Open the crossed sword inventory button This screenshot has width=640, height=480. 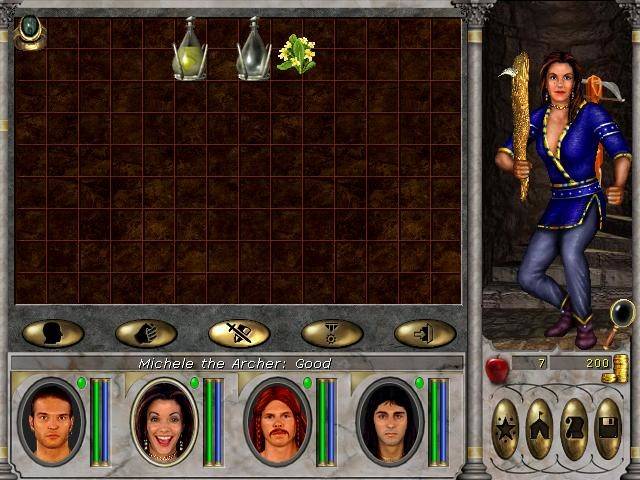(x=239, y=333)
